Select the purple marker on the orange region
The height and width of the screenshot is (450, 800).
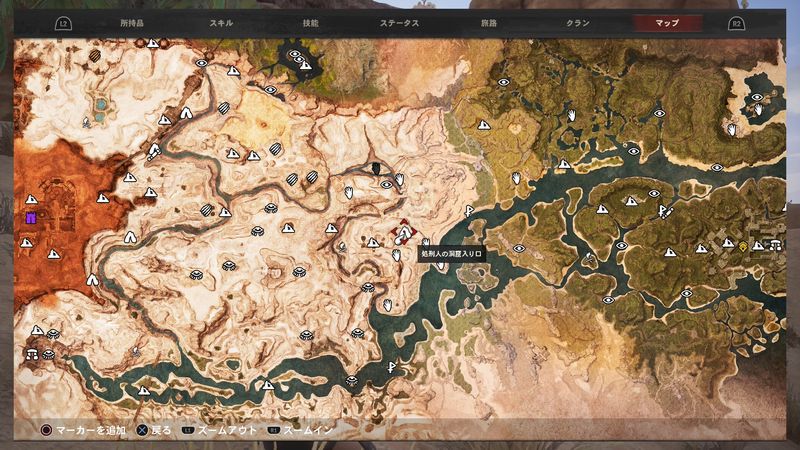[x=31, y=216]
